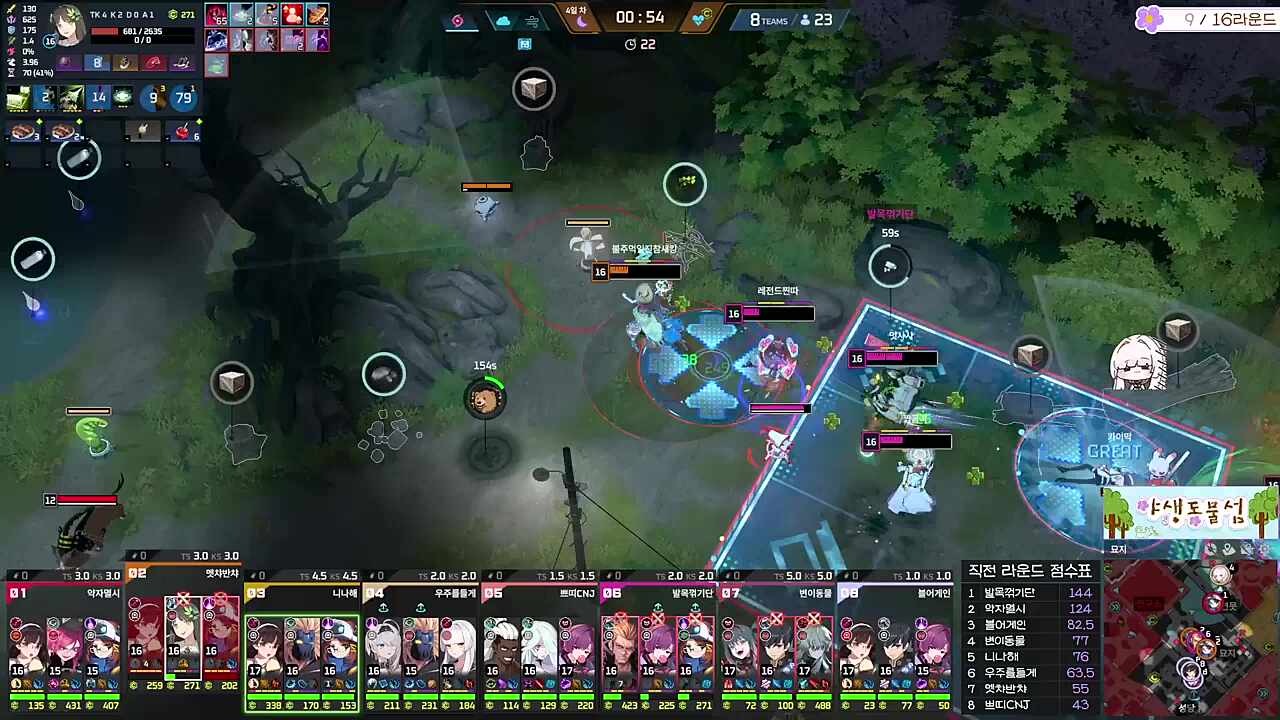Open the heart-shaped team status icon
The width and height of the screenshot is (1280, 720).
pyautogui.click(x=698, y=21)
